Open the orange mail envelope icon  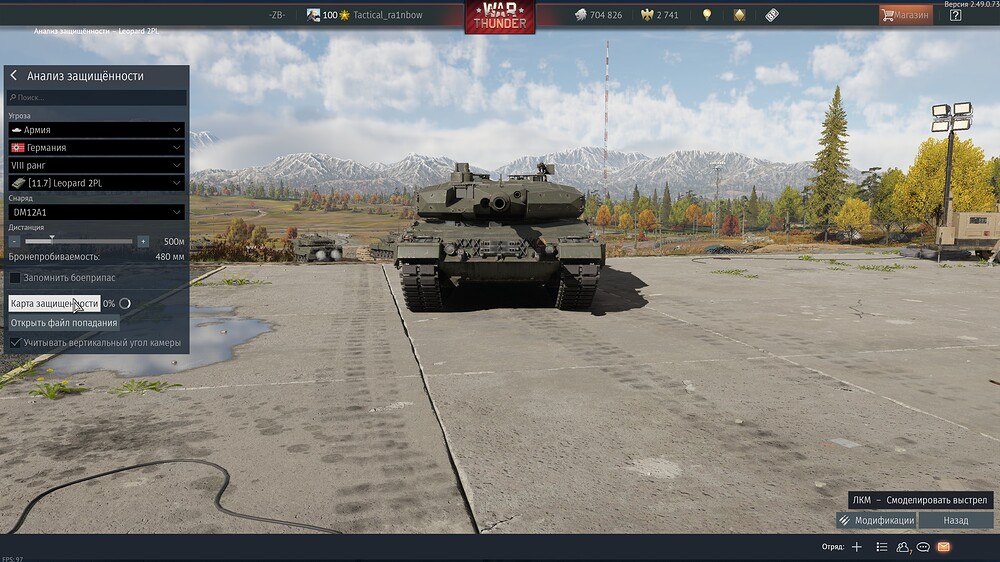coord(943,547)
